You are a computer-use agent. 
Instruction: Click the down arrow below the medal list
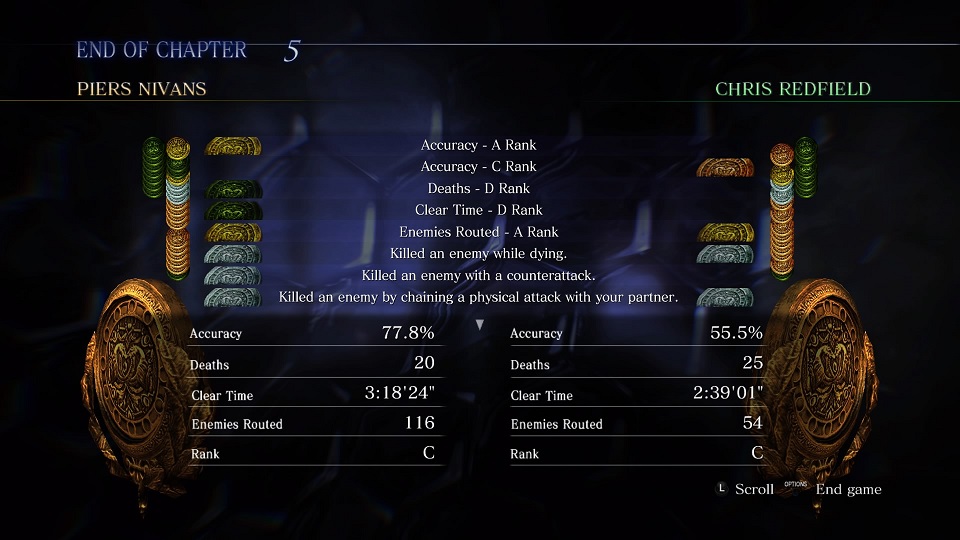(x=479, y=325)
